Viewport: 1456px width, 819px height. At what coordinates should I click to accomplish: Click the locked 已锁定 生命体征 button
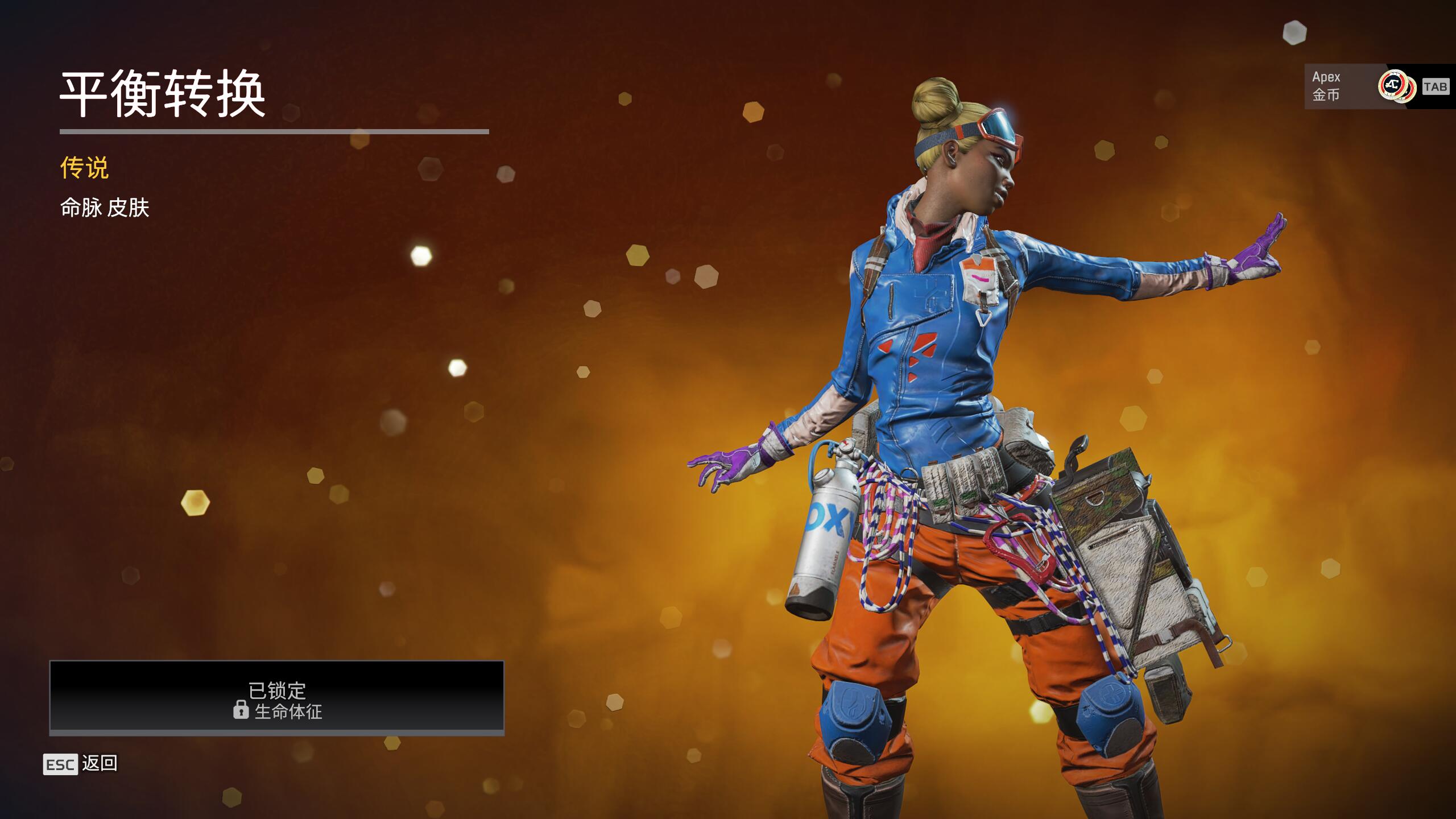point(277,697)
